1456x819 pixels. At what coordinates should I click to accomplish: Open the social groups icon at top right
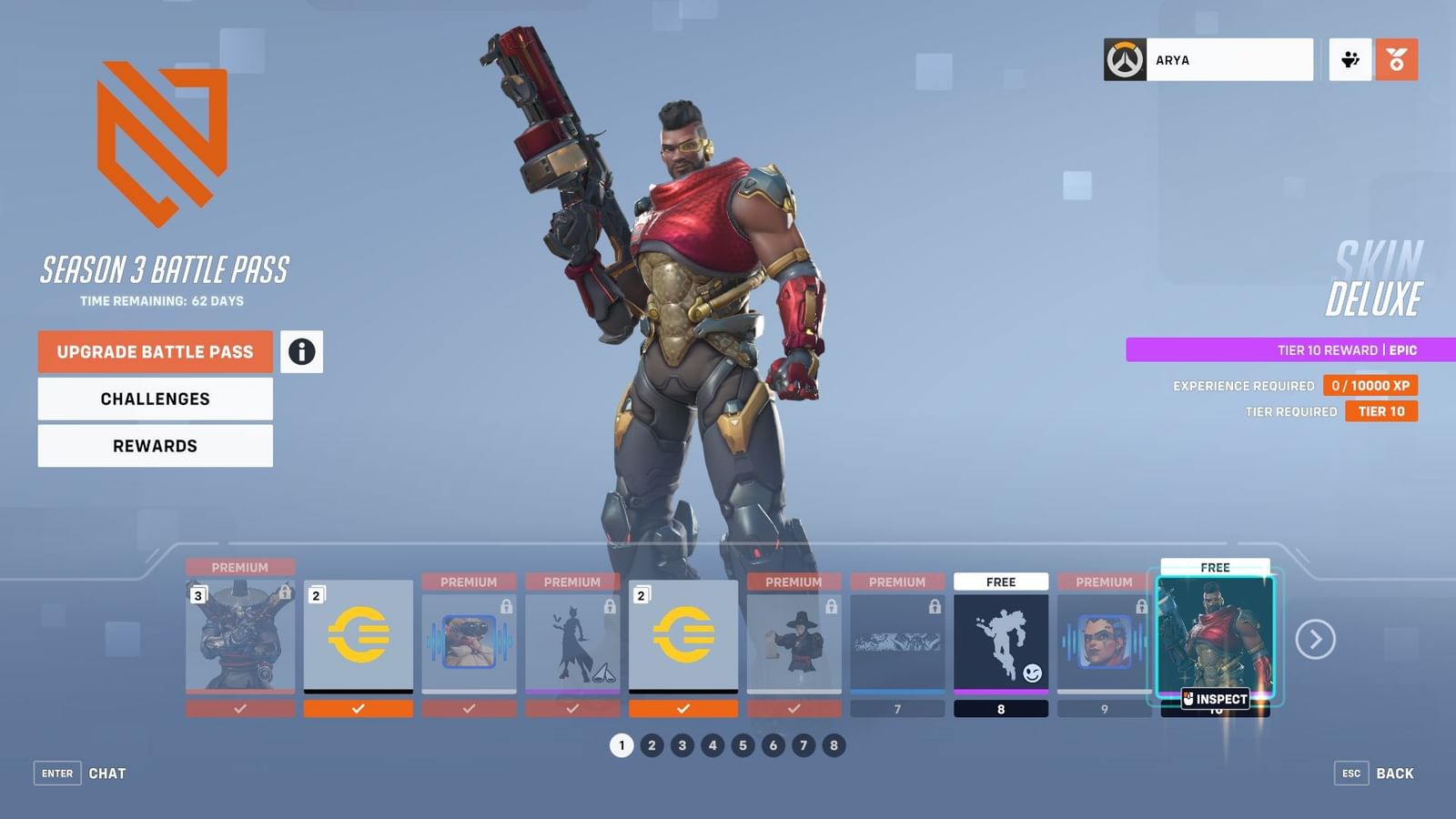(1350, 58)
